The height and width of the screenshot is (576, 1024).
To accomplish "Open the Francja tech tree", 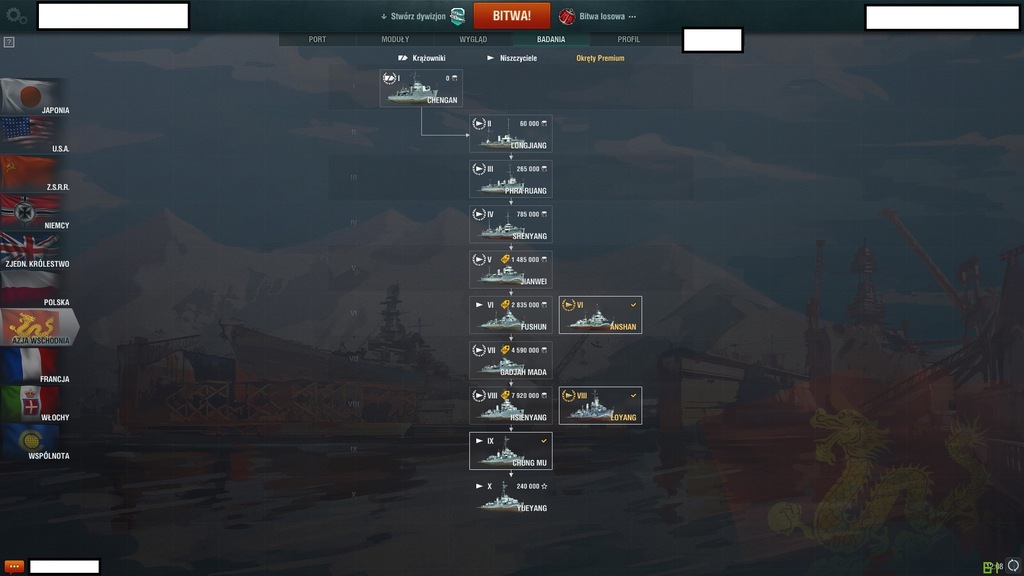I will pos(35,366).
